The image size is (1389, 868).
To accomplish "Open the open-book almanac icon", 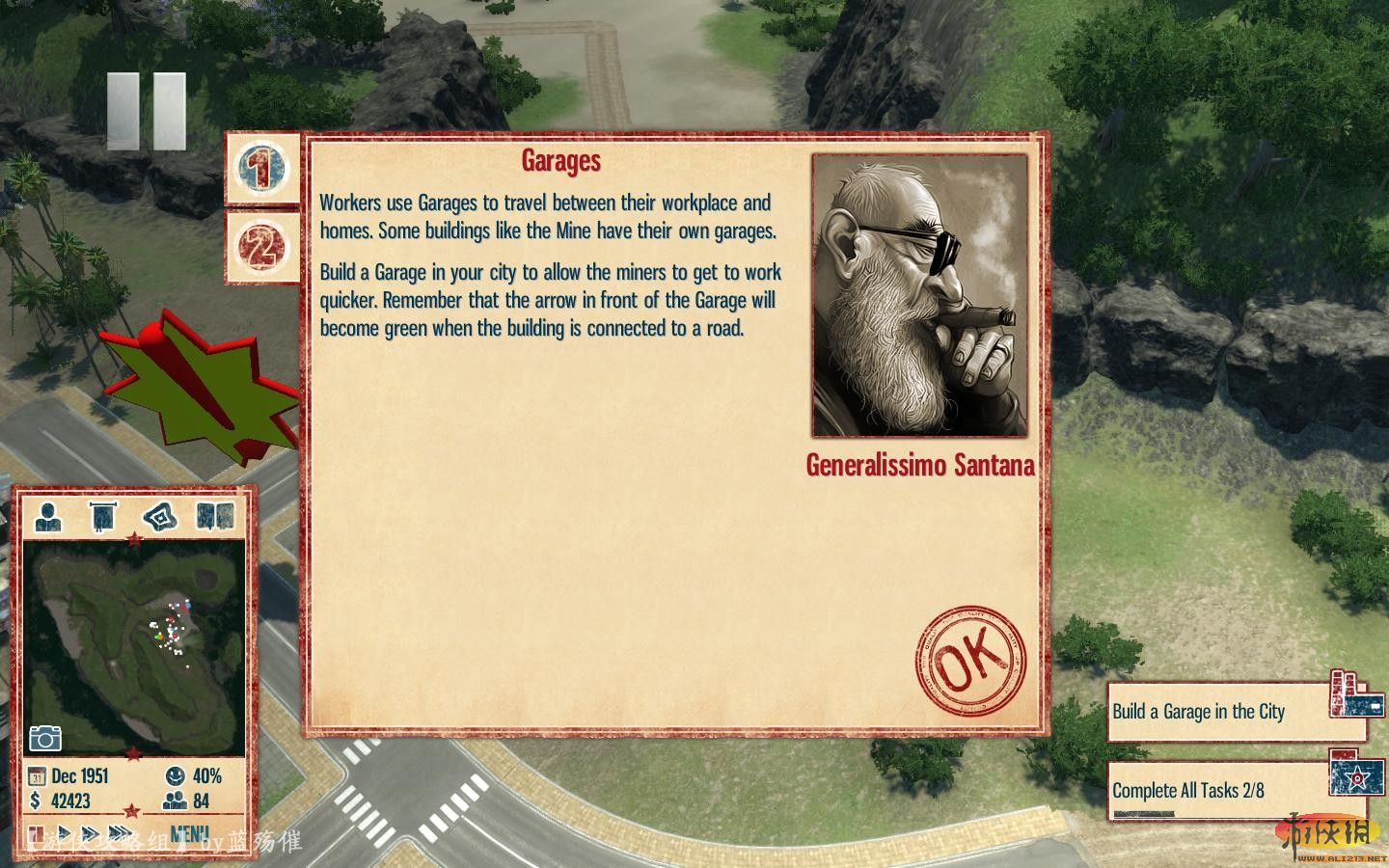I will pyautogui.click(x=215, y=517).
